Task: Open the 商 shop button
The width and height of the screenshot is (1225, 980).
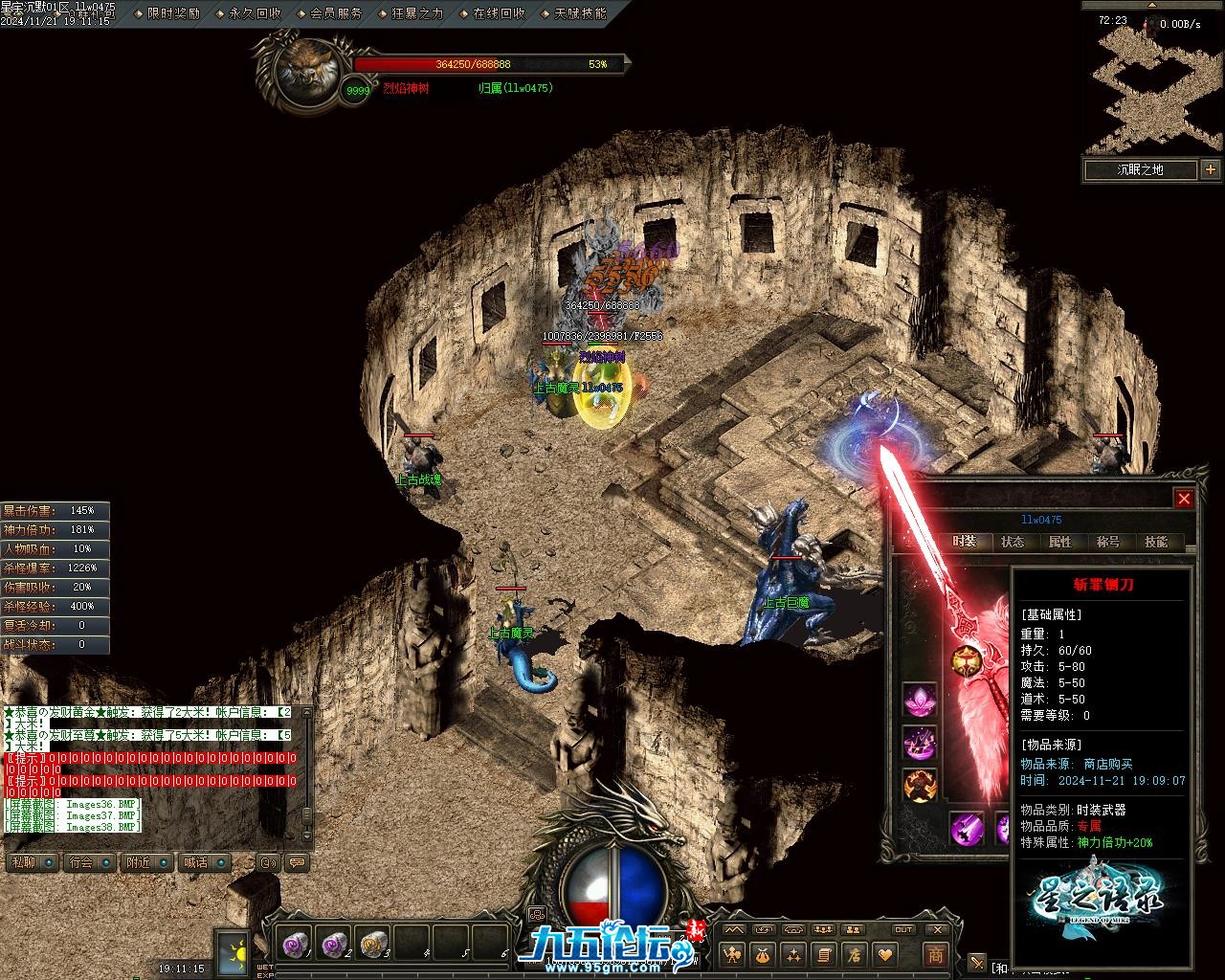Action: (935, 954)
